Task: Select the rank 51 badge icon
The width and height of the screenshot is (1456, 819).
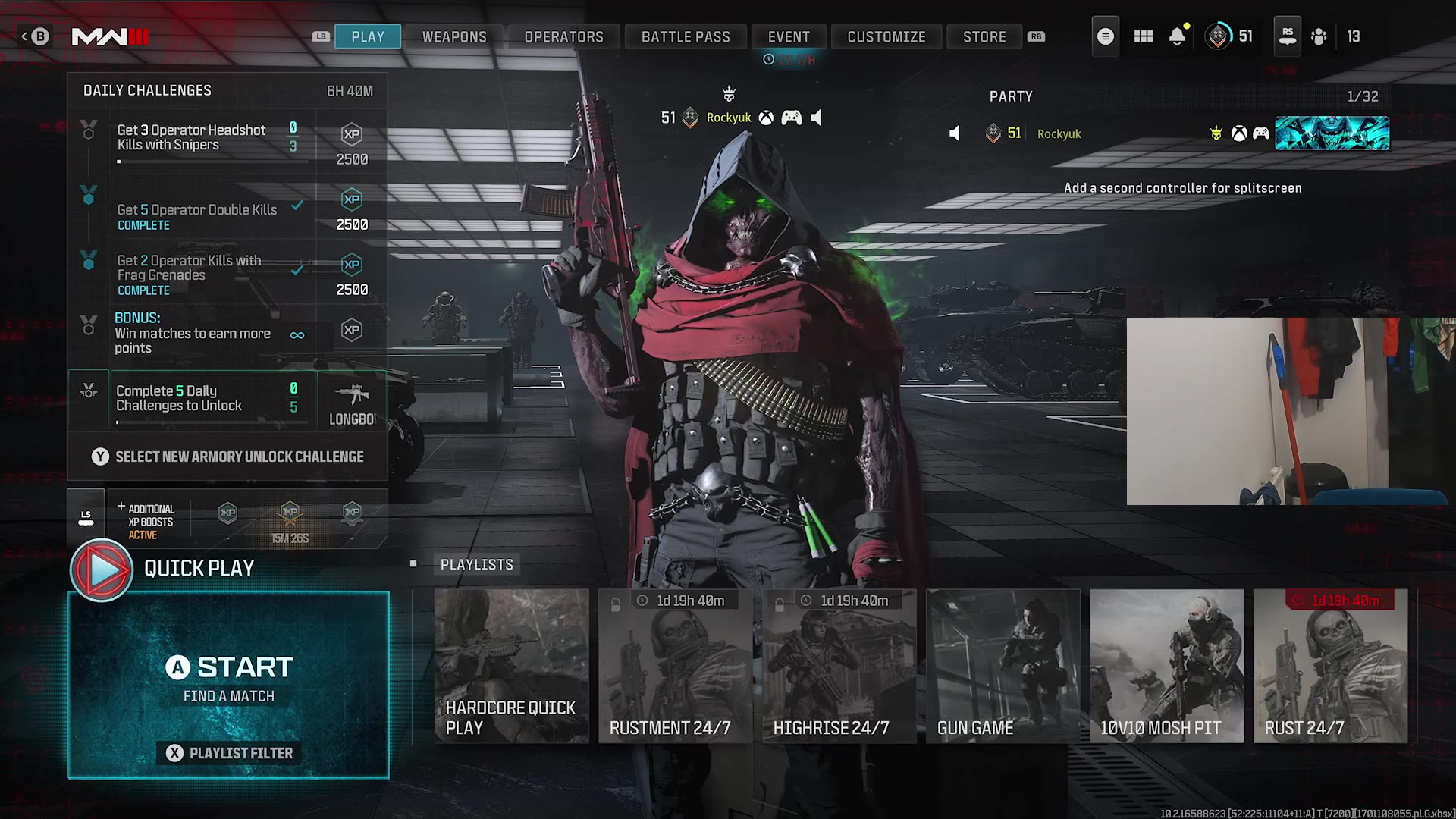Action: click(1219, 36)
